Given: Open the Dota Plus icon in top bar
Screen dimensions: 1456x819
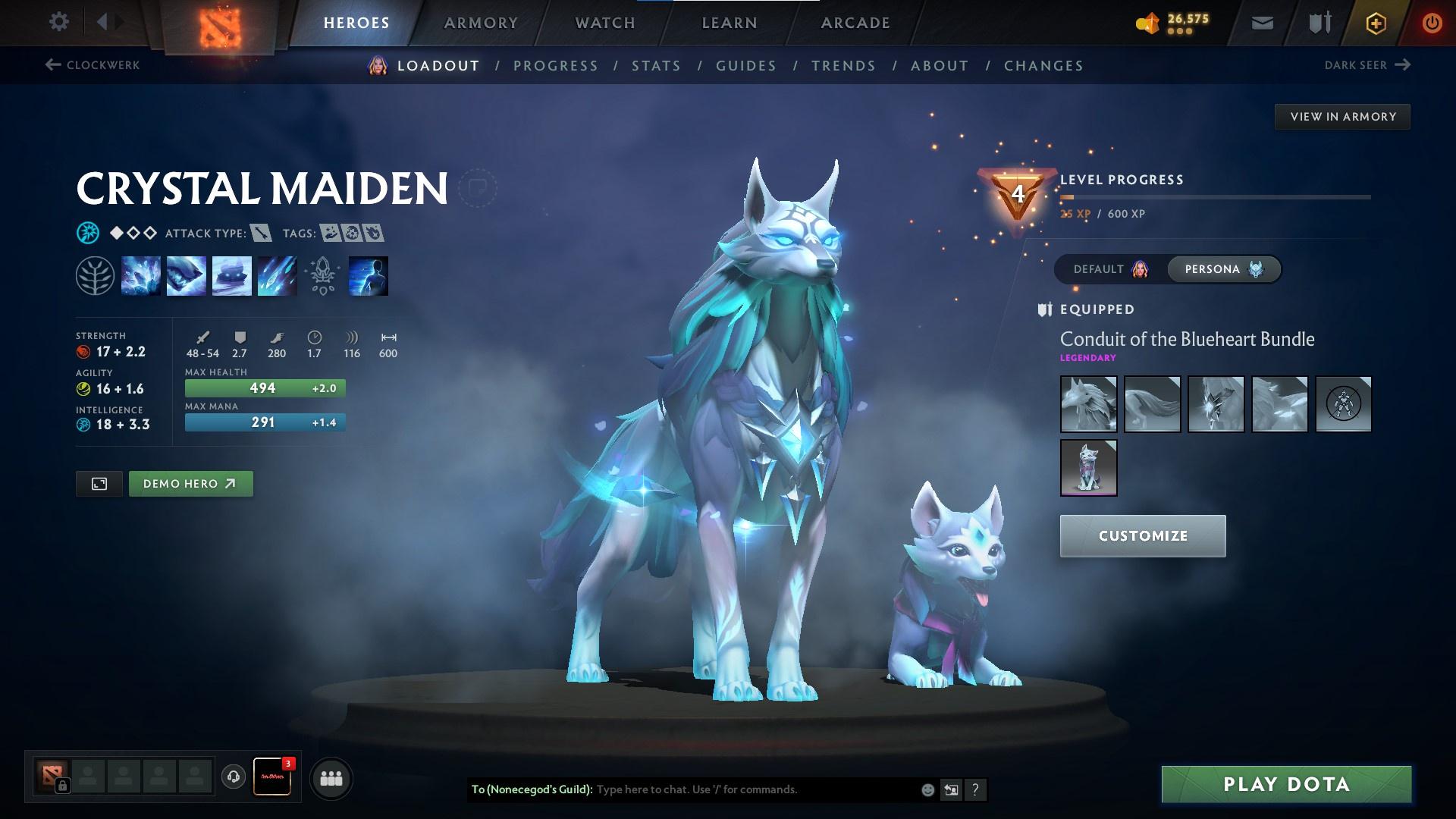Looking at the screenshot, I should [x=1376, y=23].
